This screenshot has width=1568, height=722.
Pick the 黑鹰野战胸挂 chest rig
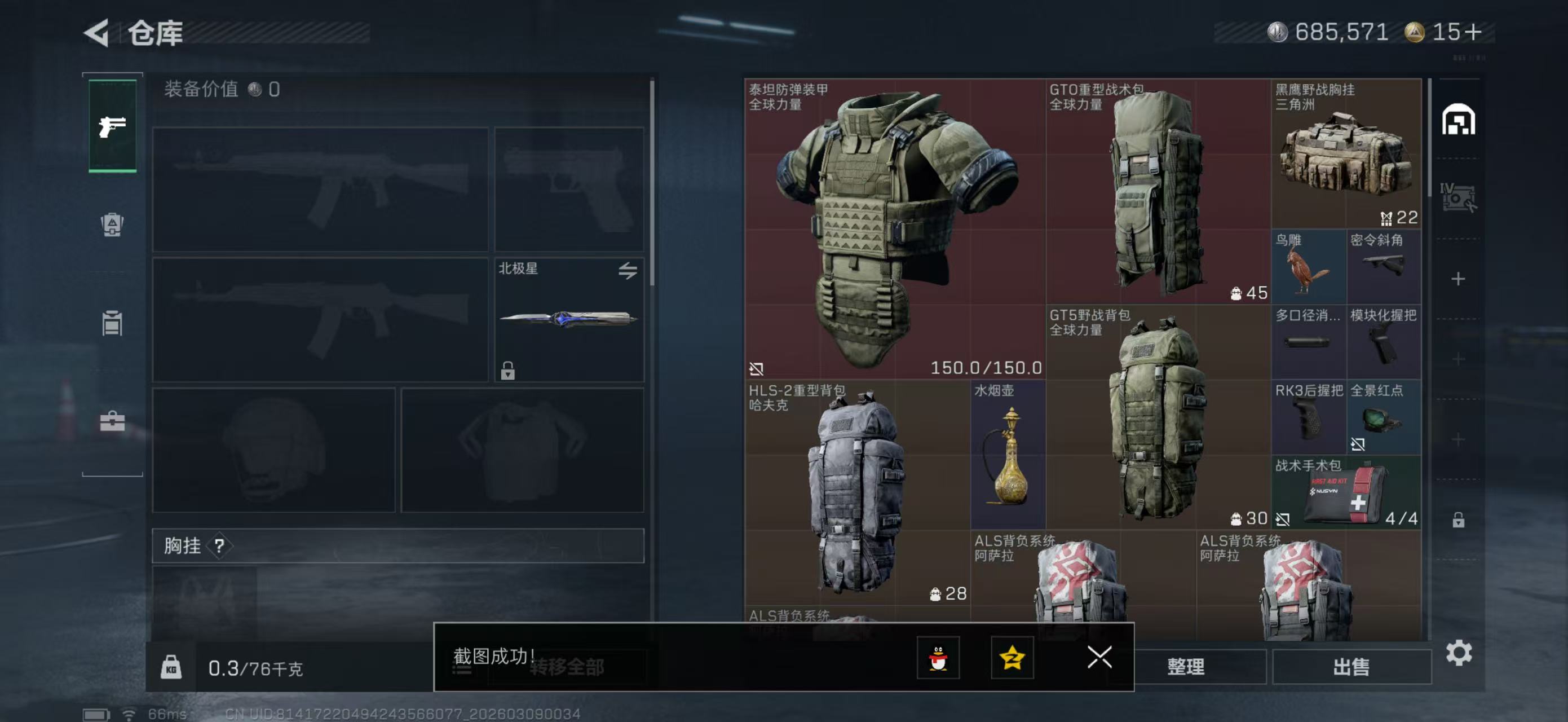point(1346,153)
